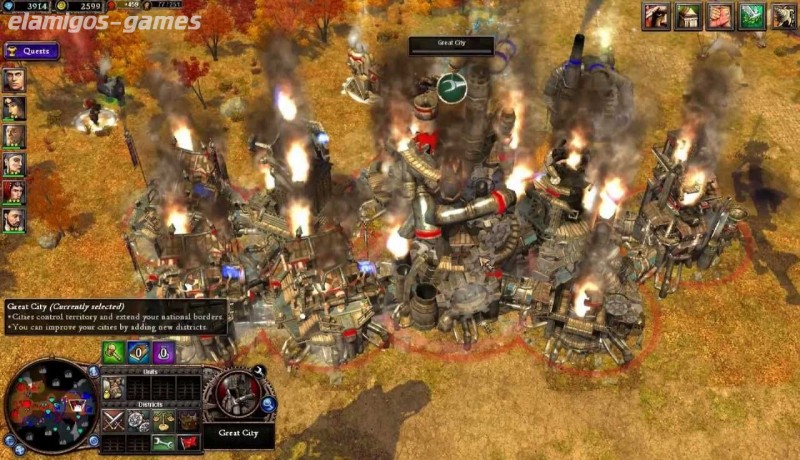800x460 pixels.
Task: Click the Great City portrait
Action: coord(237,393)
